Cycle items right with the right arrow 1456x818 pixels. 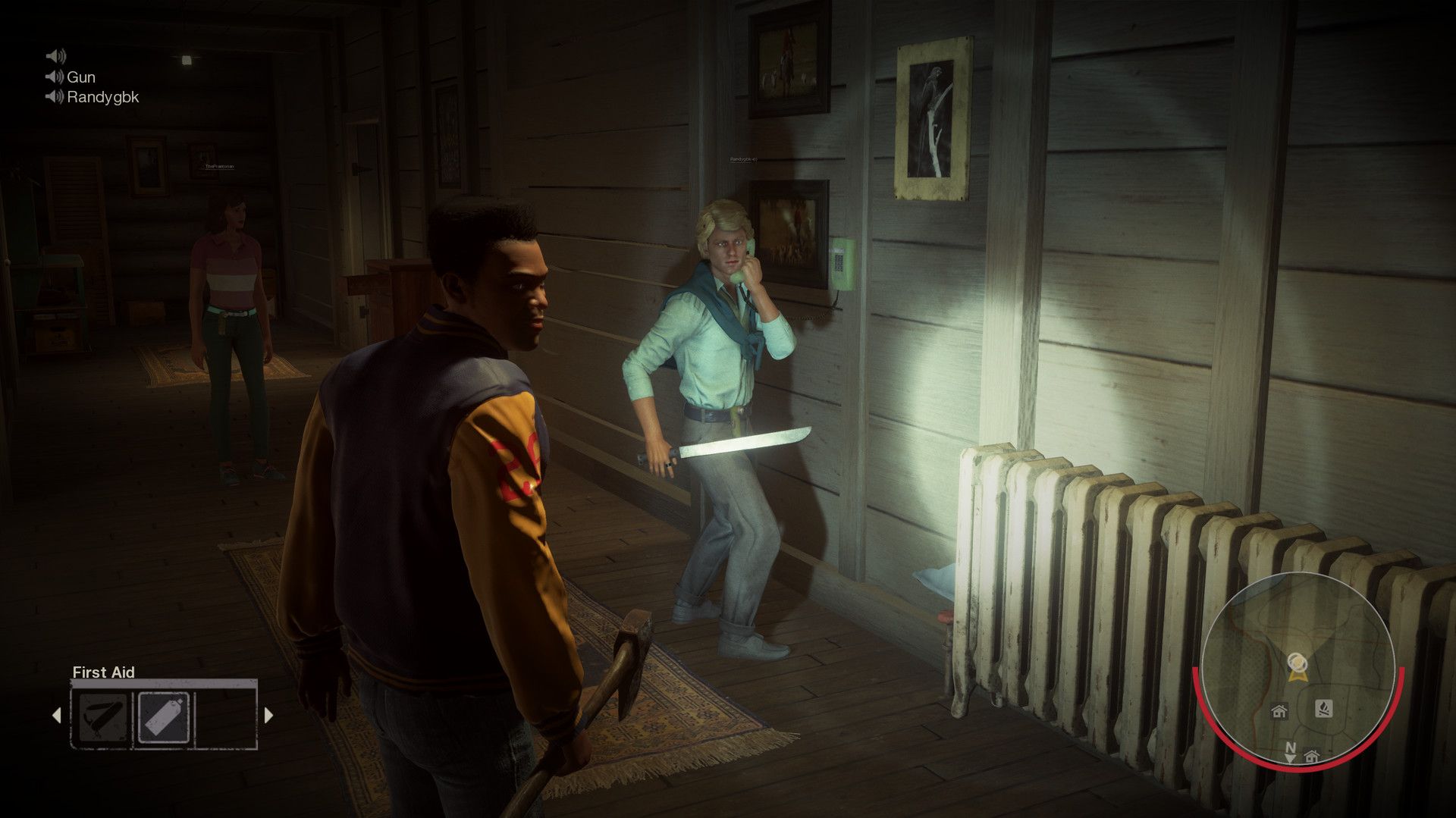pos(268,715)
